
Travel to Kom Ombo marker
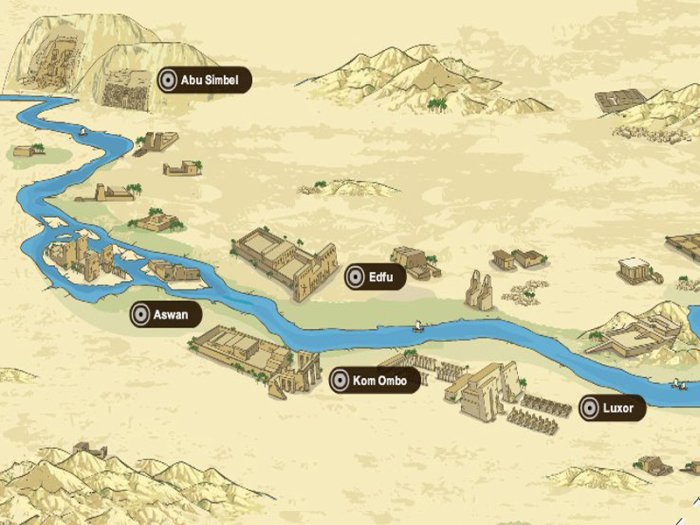(374, 380)
